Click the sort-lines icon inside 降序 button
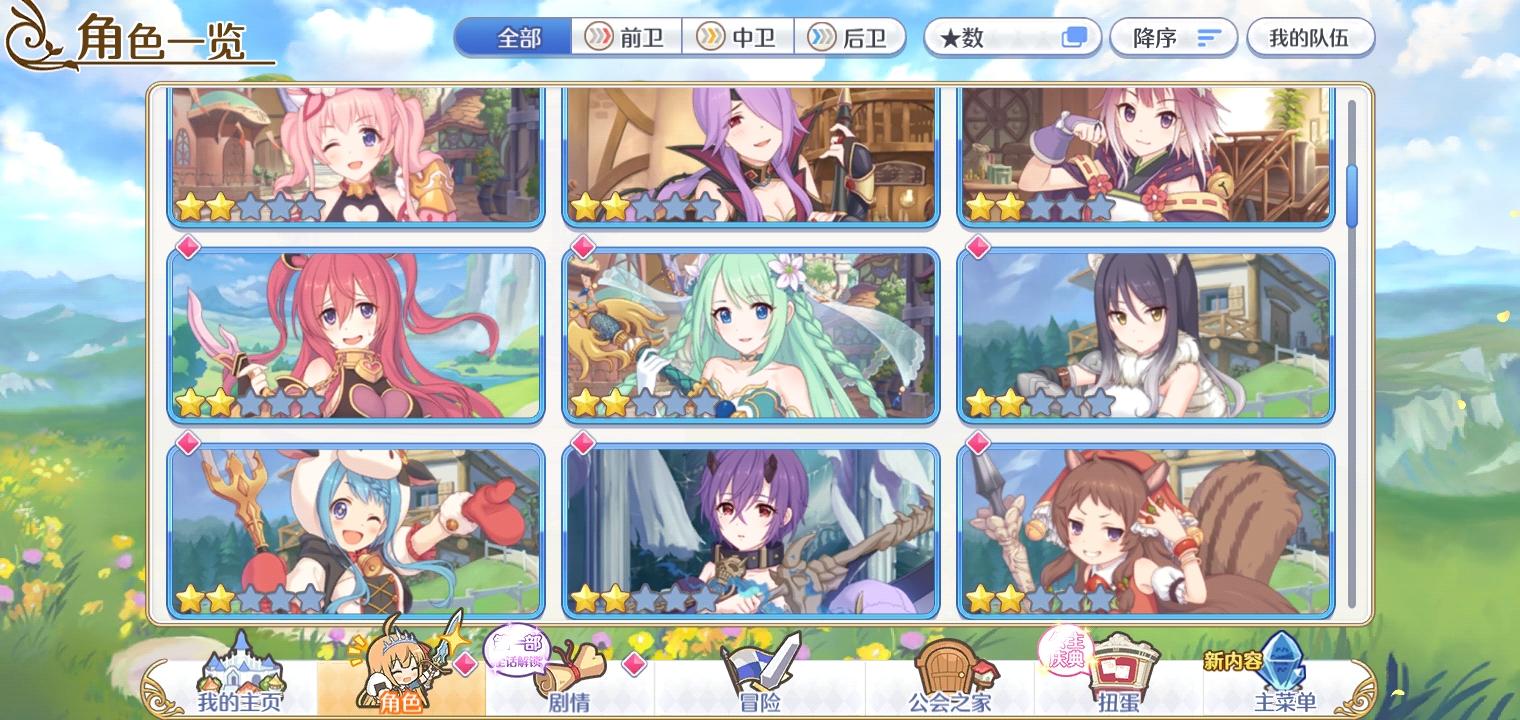The image size is (1520, 720). point(1211,37)
